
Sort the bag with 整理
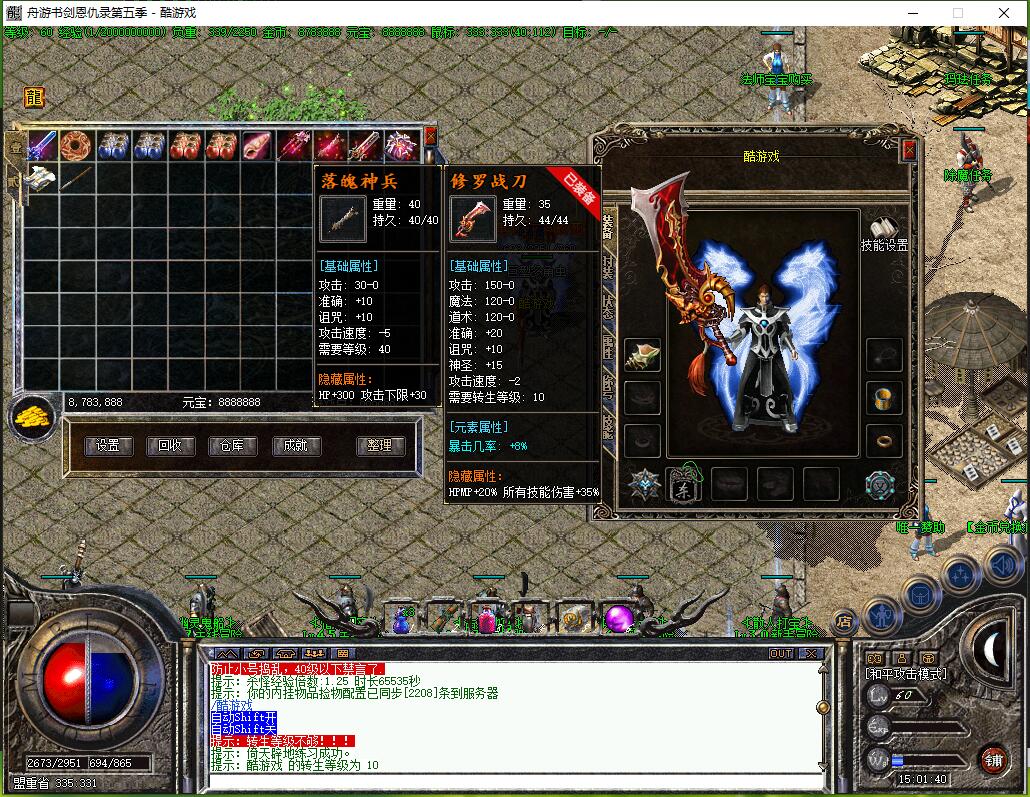[380, 446]
